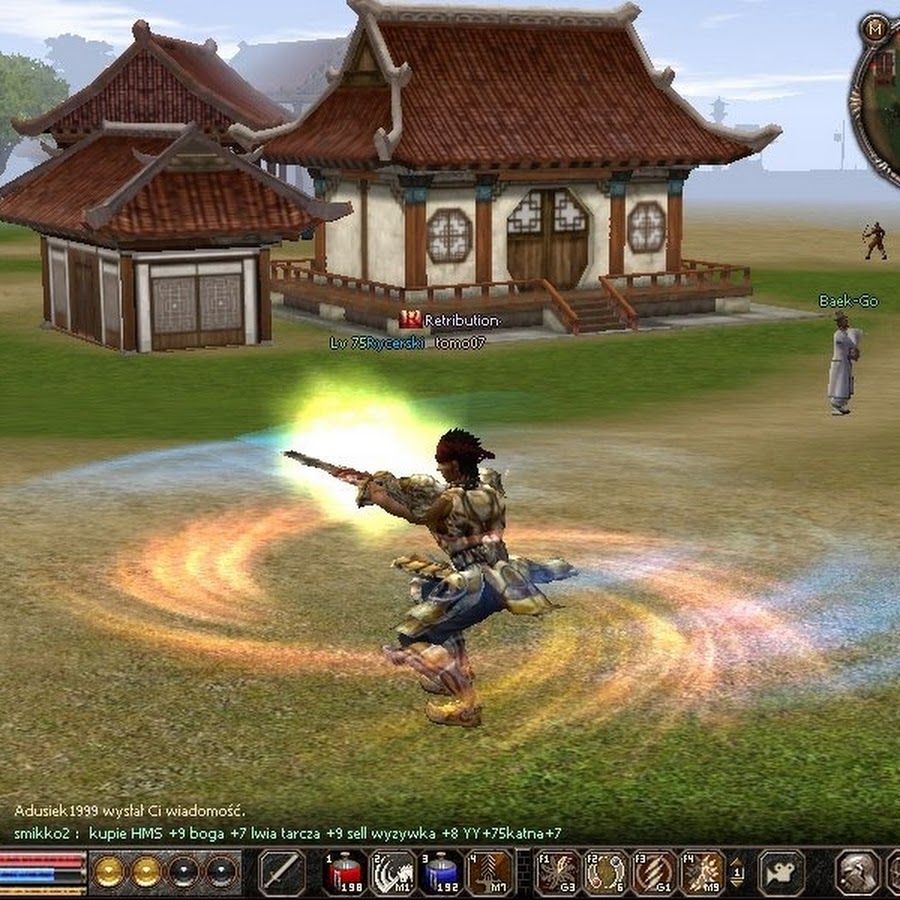This screenshot has height=900, width=900.
Task: Trigger the F4 golden burst skill
Action: coord(702,873)
